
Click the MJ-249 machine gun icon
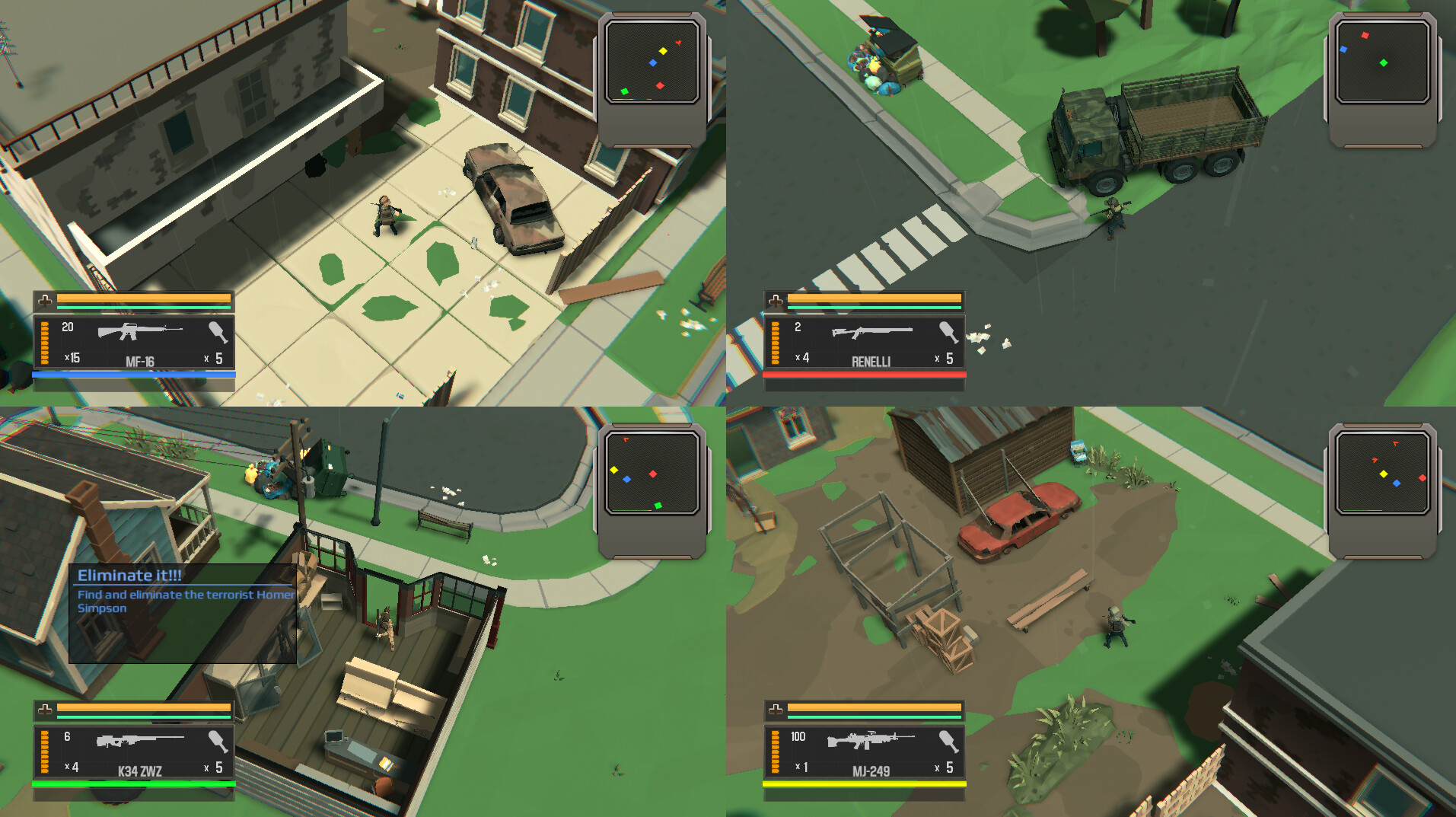click(870, 739)
